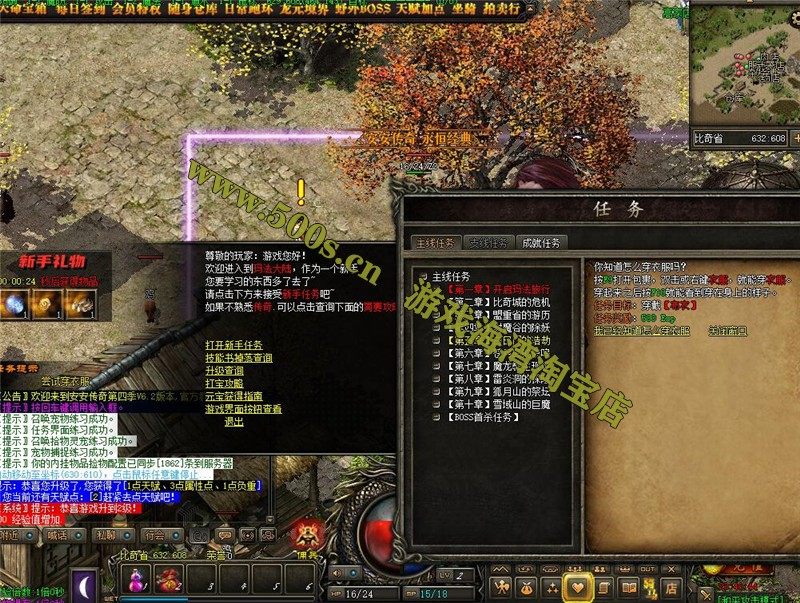This screenshot has width=800, height=603.
Task: Select 打宝攻略 dialogue option
Action: (x=224, y=383)
